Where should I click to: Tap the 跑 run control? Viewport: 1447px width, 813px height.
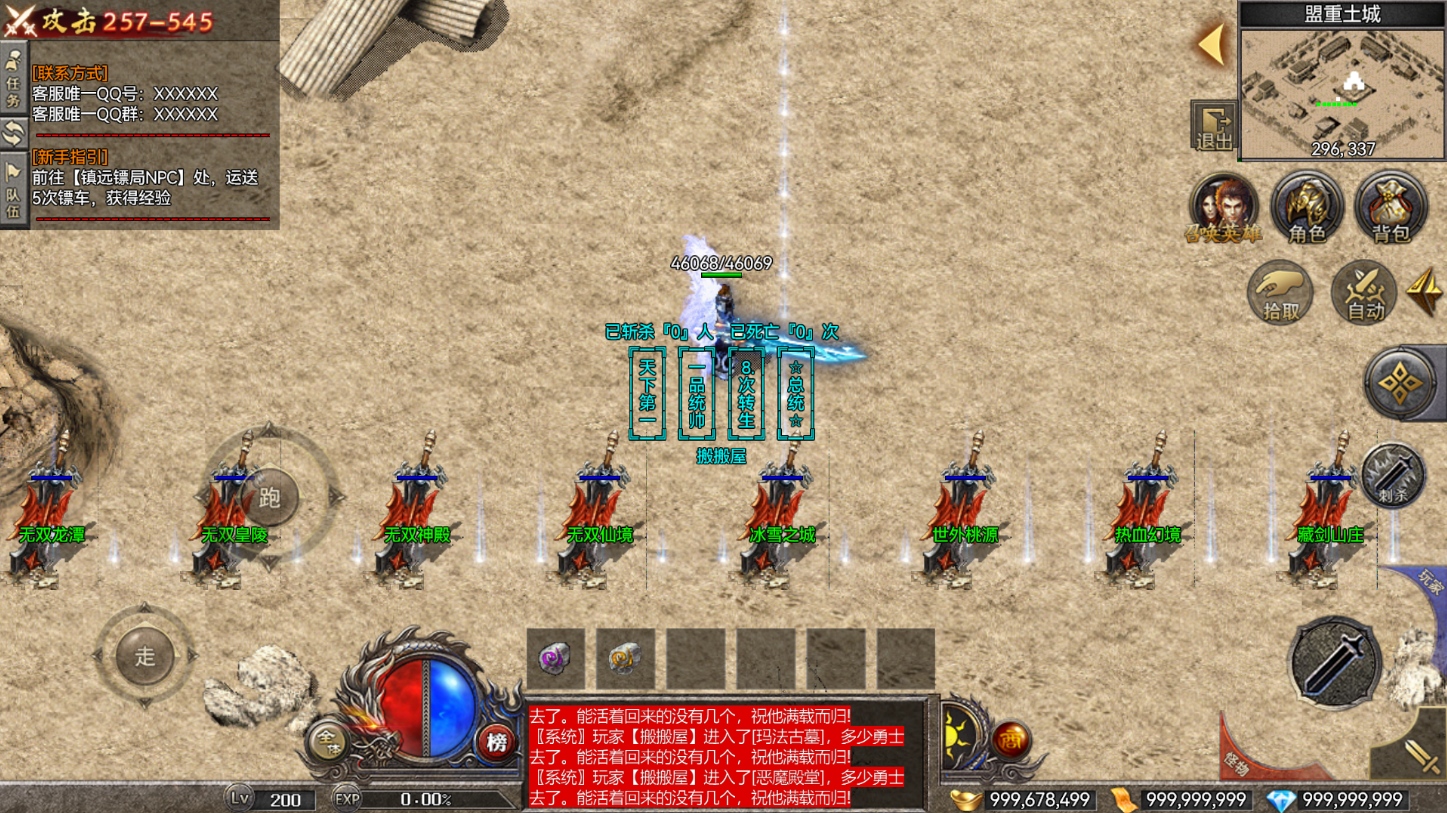[269, 497]
